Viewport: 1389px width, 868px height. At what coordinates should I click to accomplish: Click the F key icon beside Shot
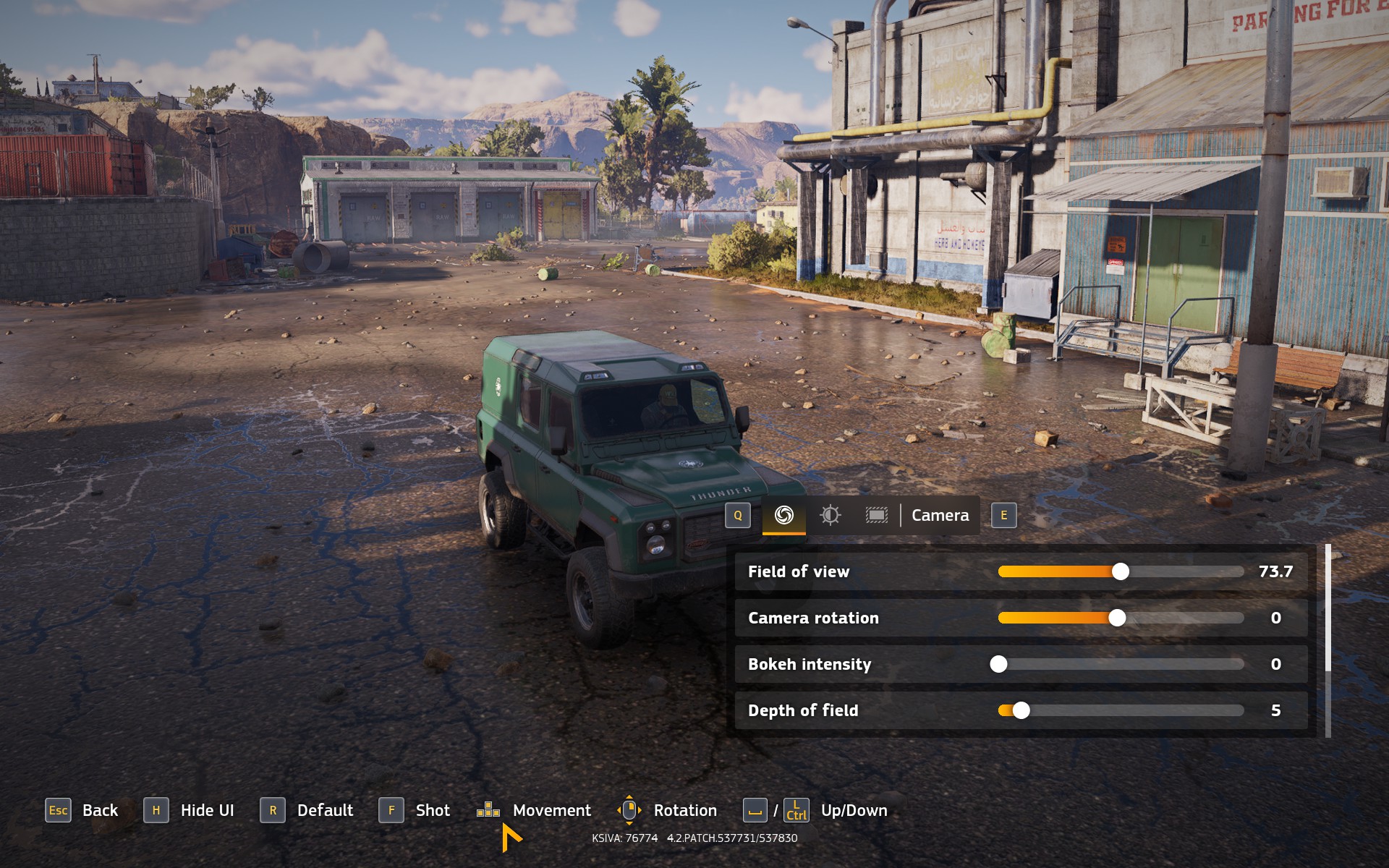pyautogui.click(x=391, y=811)
